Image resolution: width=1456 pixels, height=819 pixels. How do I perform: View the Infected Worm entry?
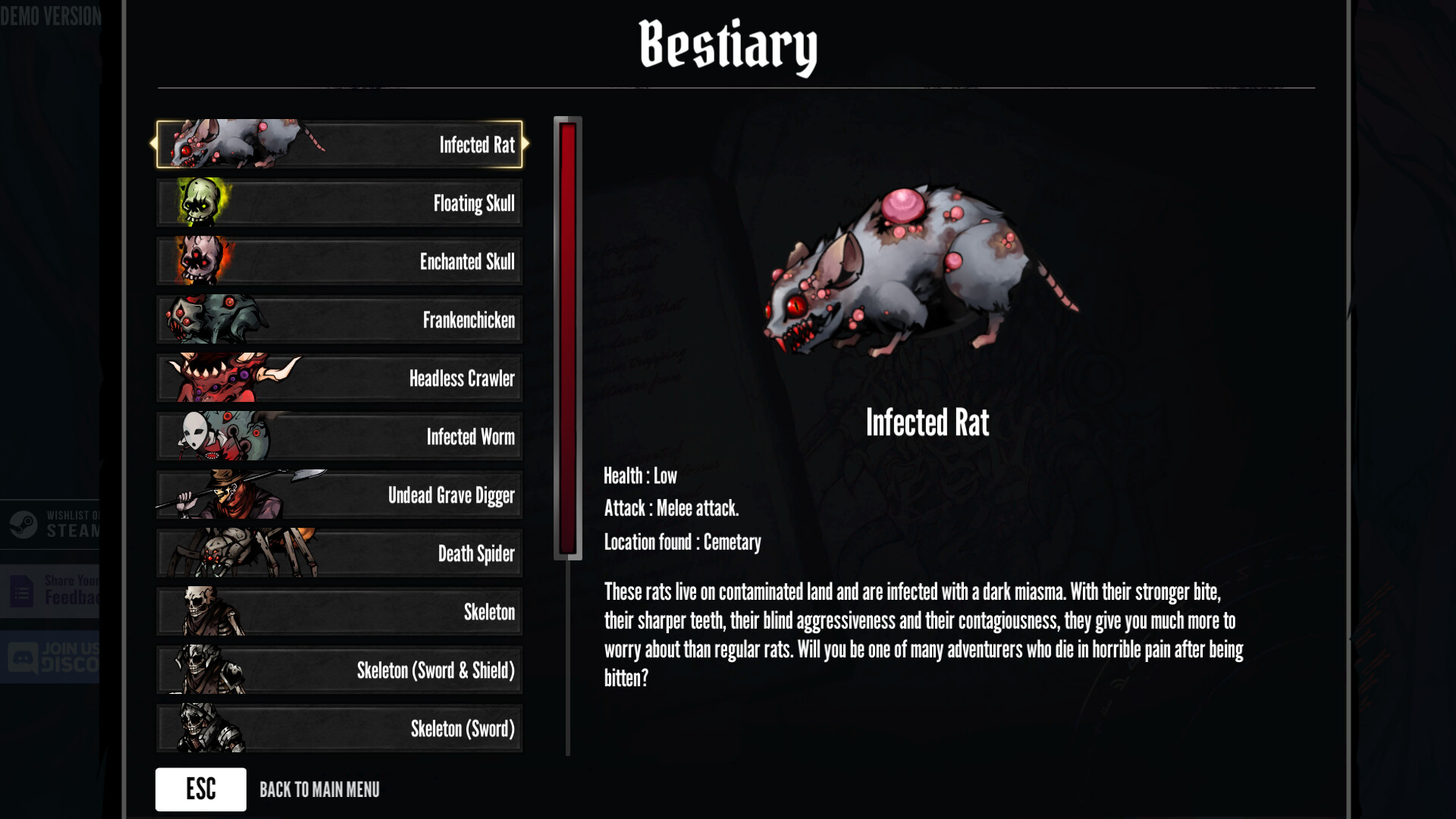339,437
